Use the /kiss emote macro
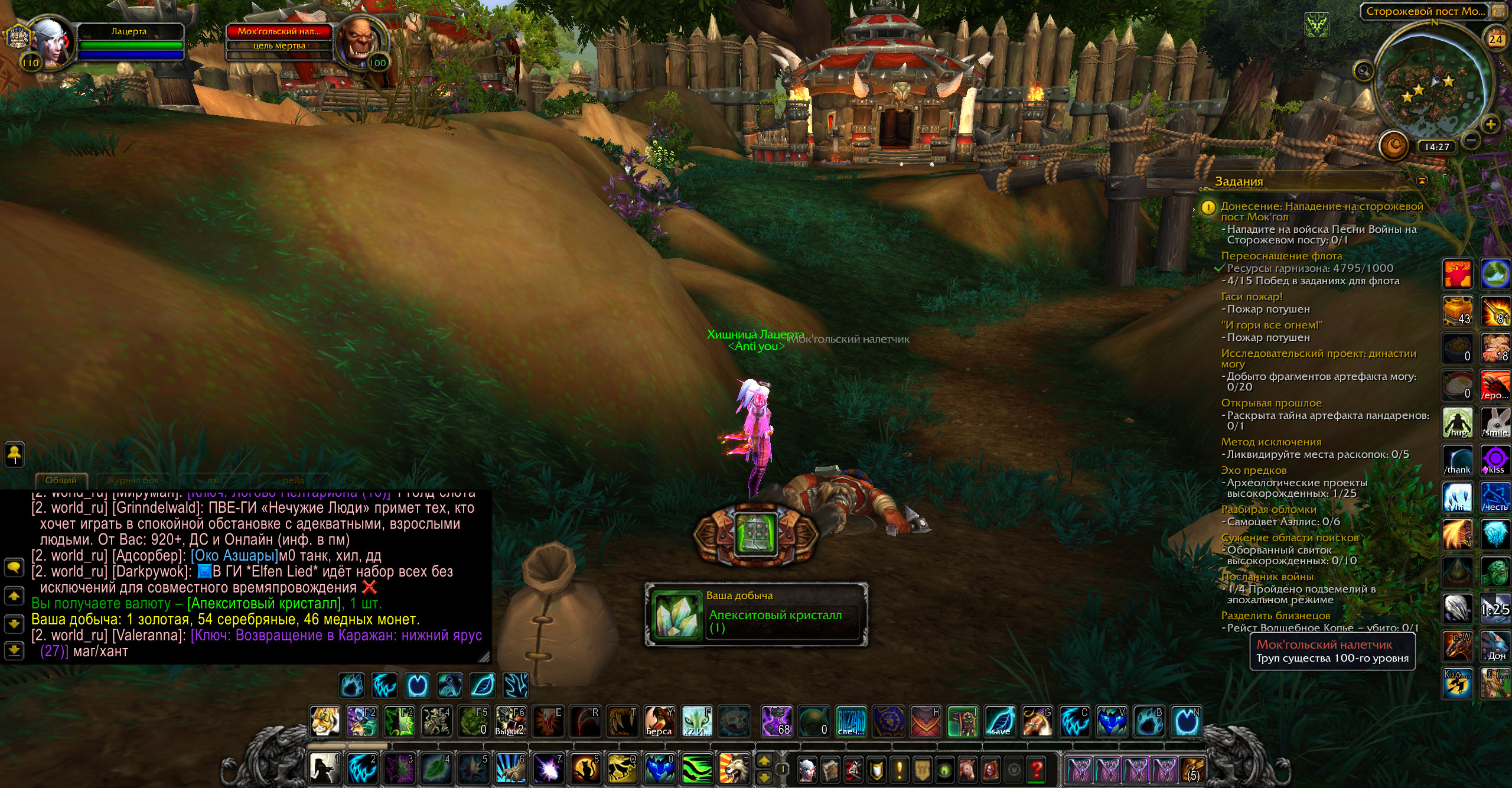Image resolution: width=1512 pixels, height=788 pixels. [x=1495, y=460]
